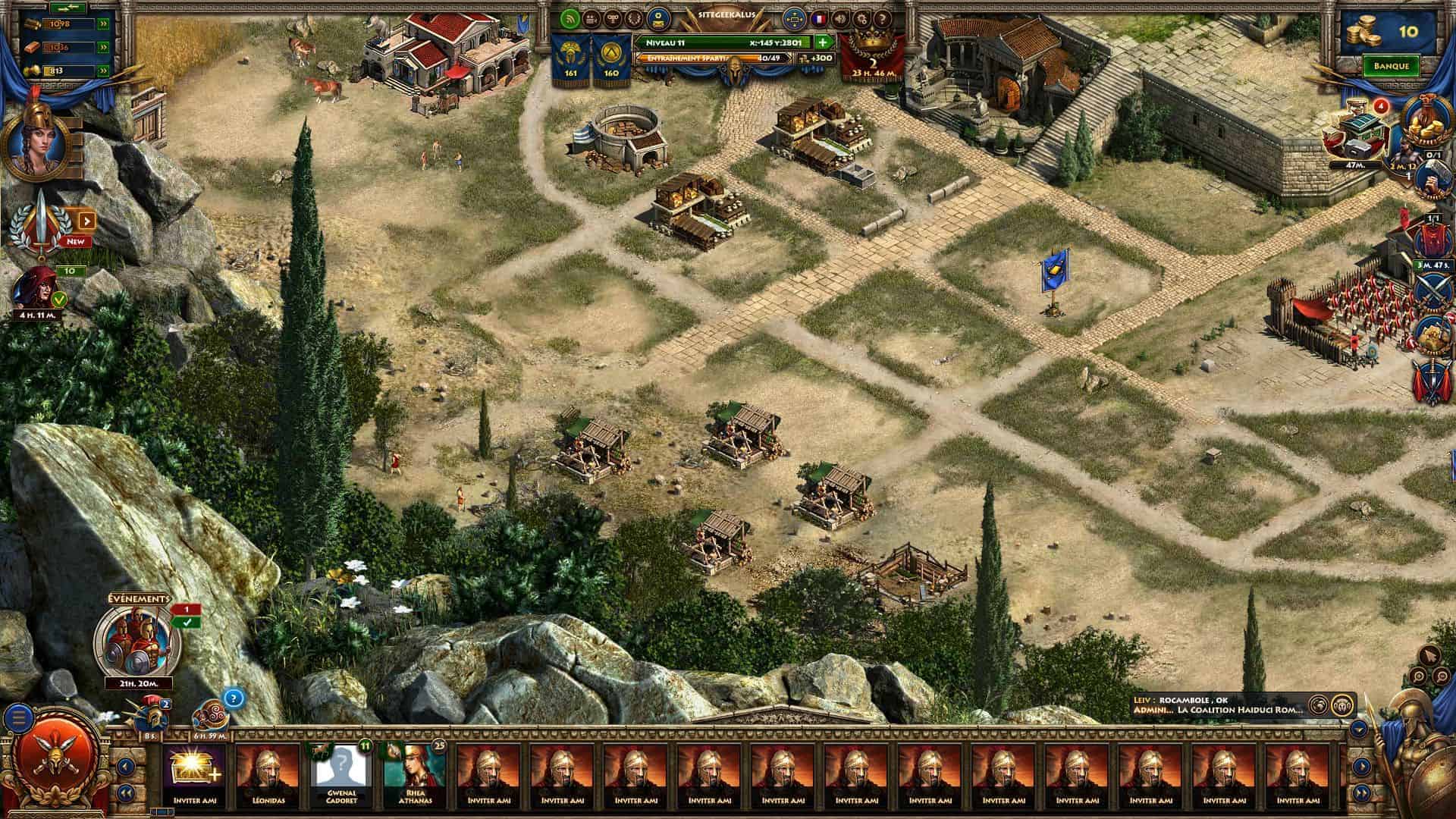1456x819 pixels.
Task: Toggle fullscreen with the blue expand icon
Action: click(x=794, y=18)
